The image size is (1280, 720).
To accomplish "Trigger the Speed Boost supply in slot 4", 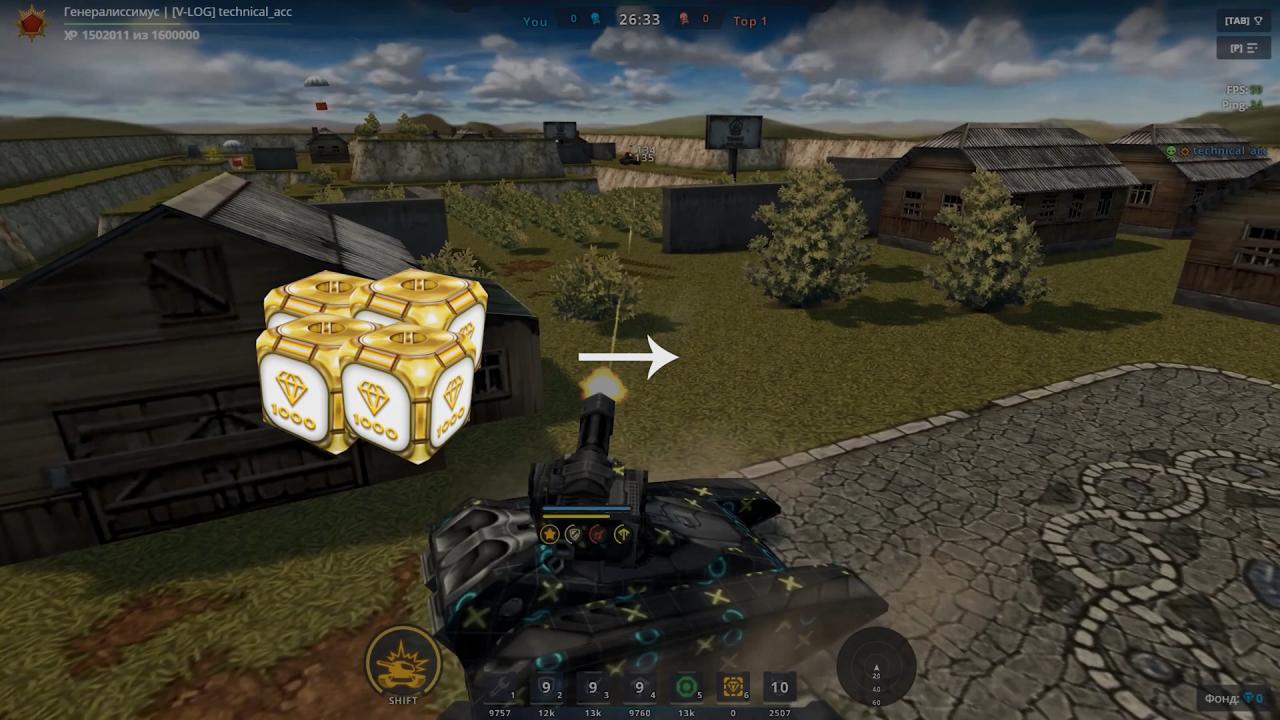I will click(x=638, y=688).
